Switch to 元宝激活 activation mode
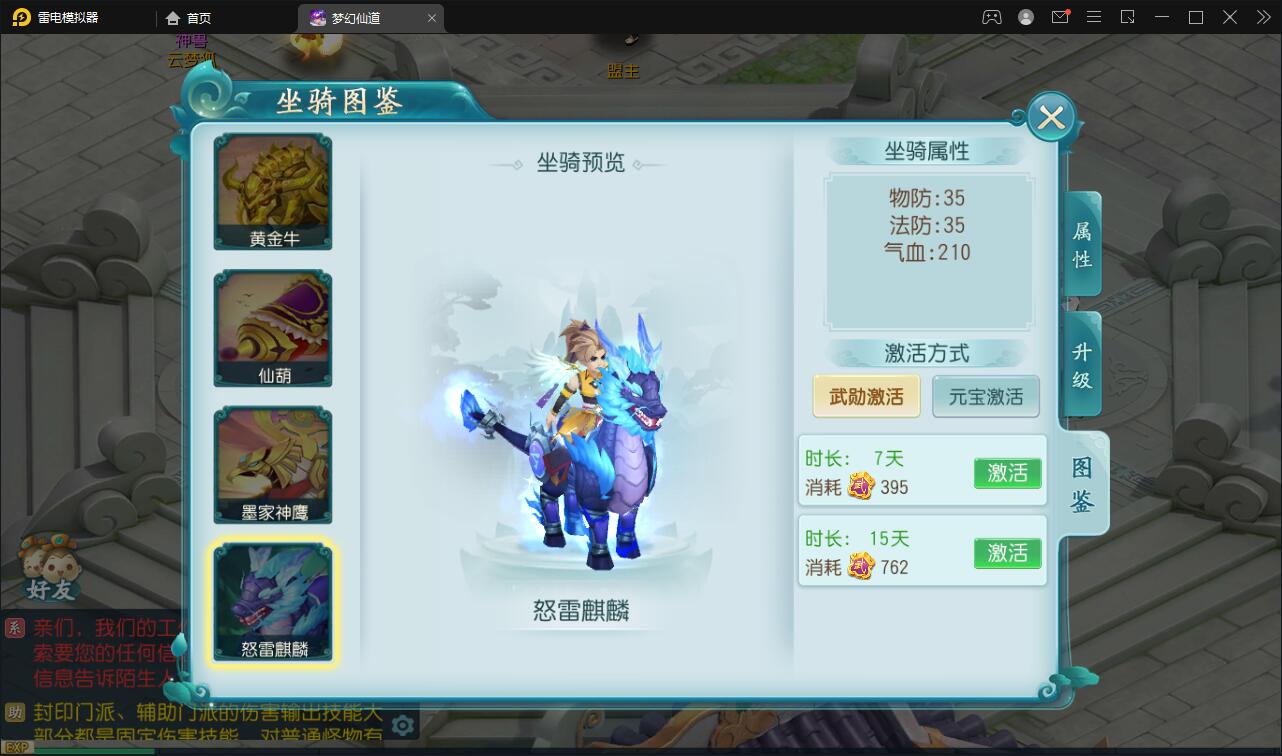 986,396
